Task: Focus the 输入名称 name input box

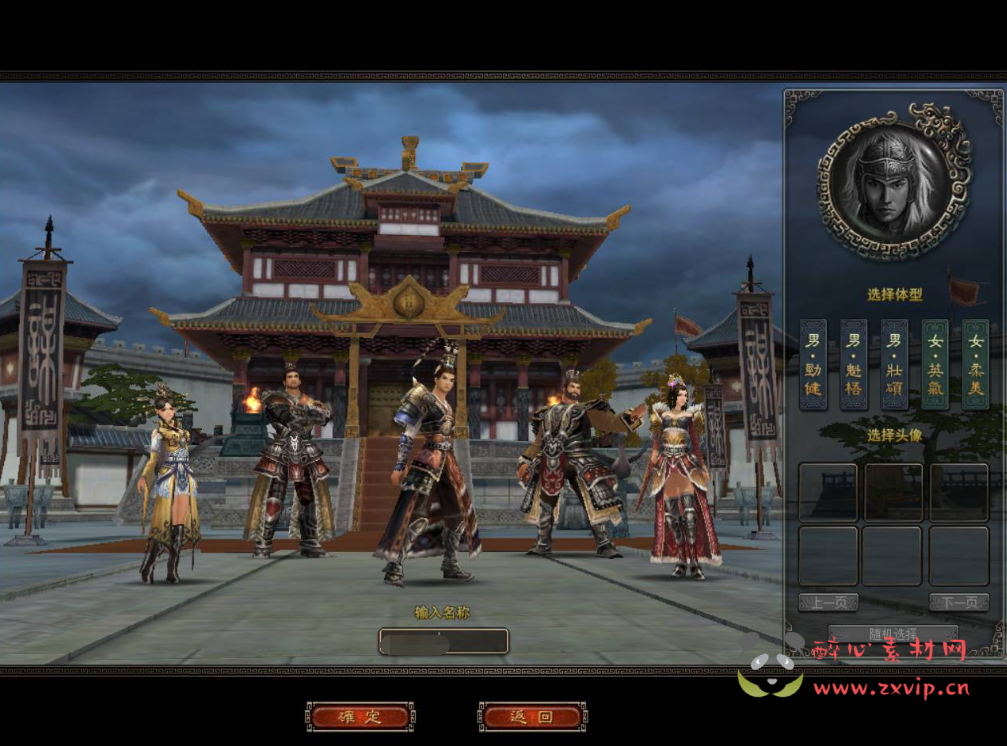Action: click(443, 641)
